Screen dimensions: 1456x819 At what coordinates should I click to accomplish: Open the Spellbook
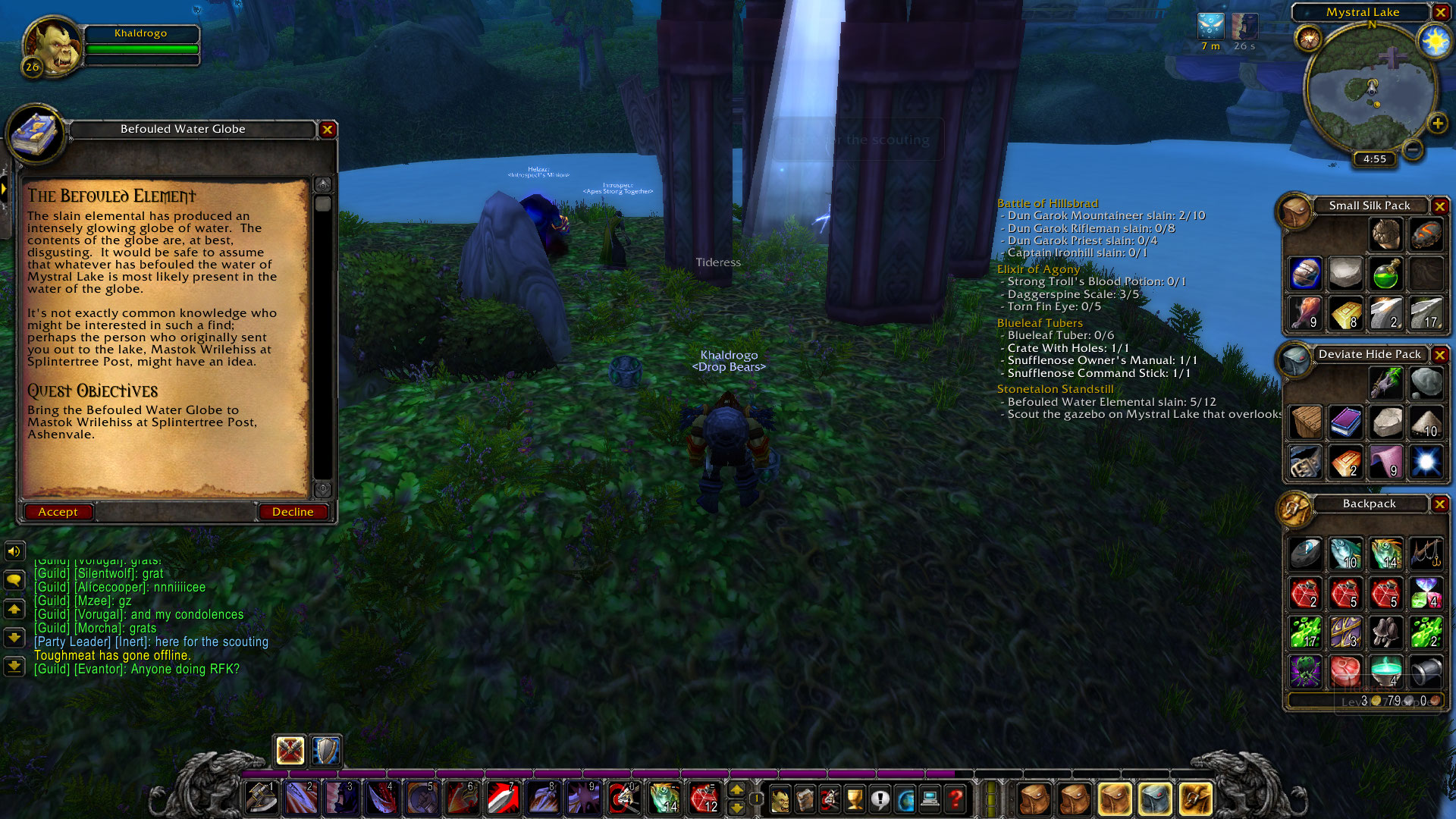coord(805,798)
